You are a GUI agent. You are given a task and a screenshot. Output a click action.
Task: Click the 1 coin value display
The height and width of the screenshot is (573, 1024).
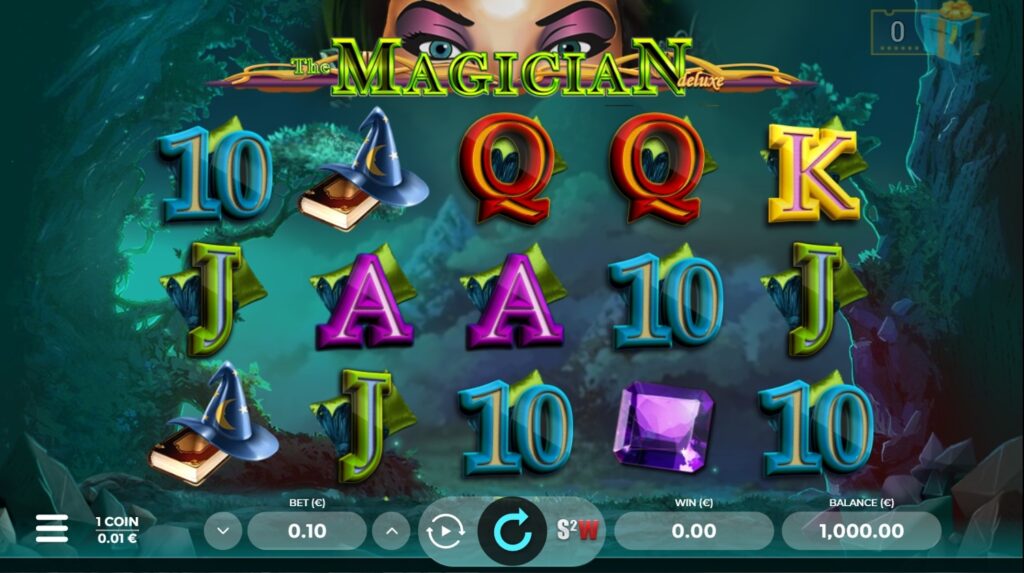pos(117,530)
